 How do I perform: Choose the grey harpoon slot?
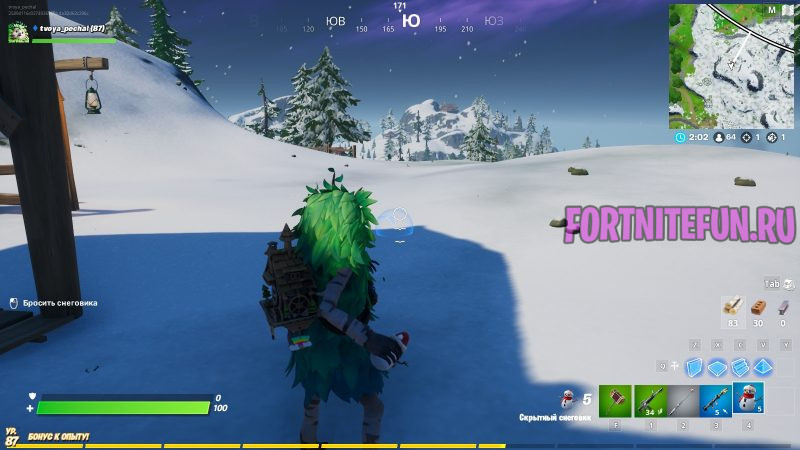coord(683,402)
